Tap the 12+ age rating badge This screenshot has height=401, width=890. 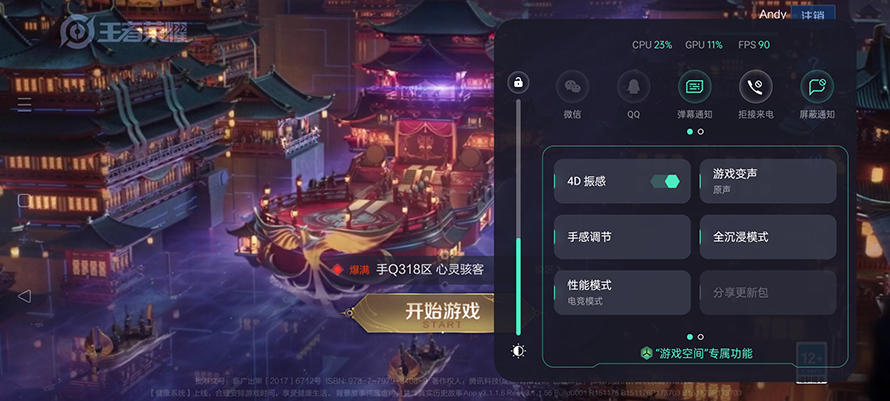[811, 357]
